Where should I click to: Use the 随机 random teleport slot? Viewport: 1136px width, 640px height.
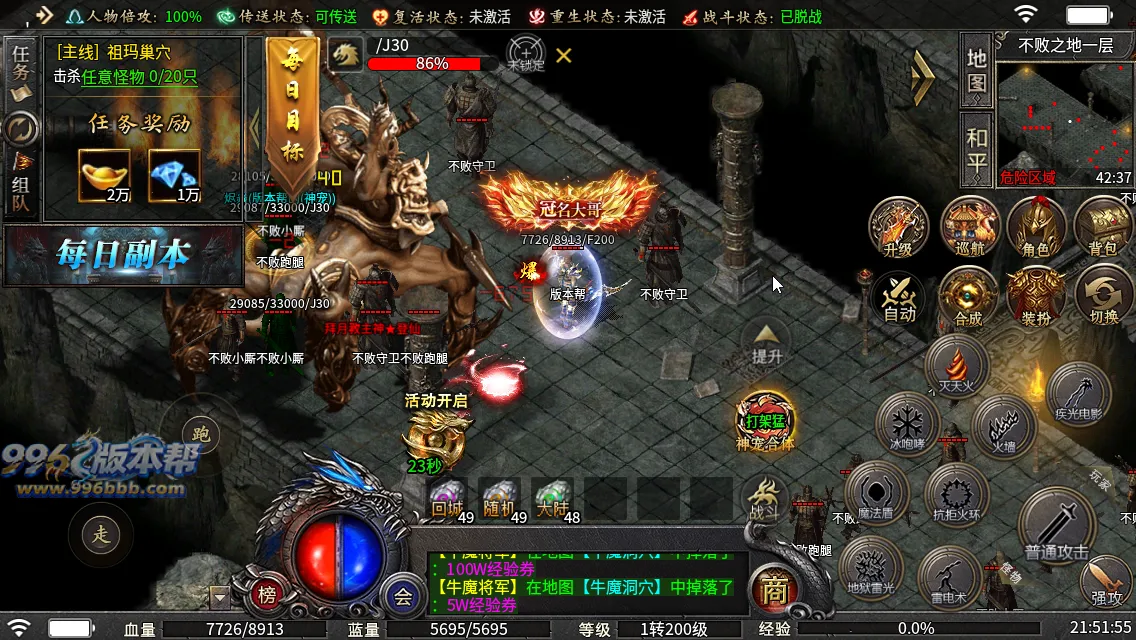(499, 497)
